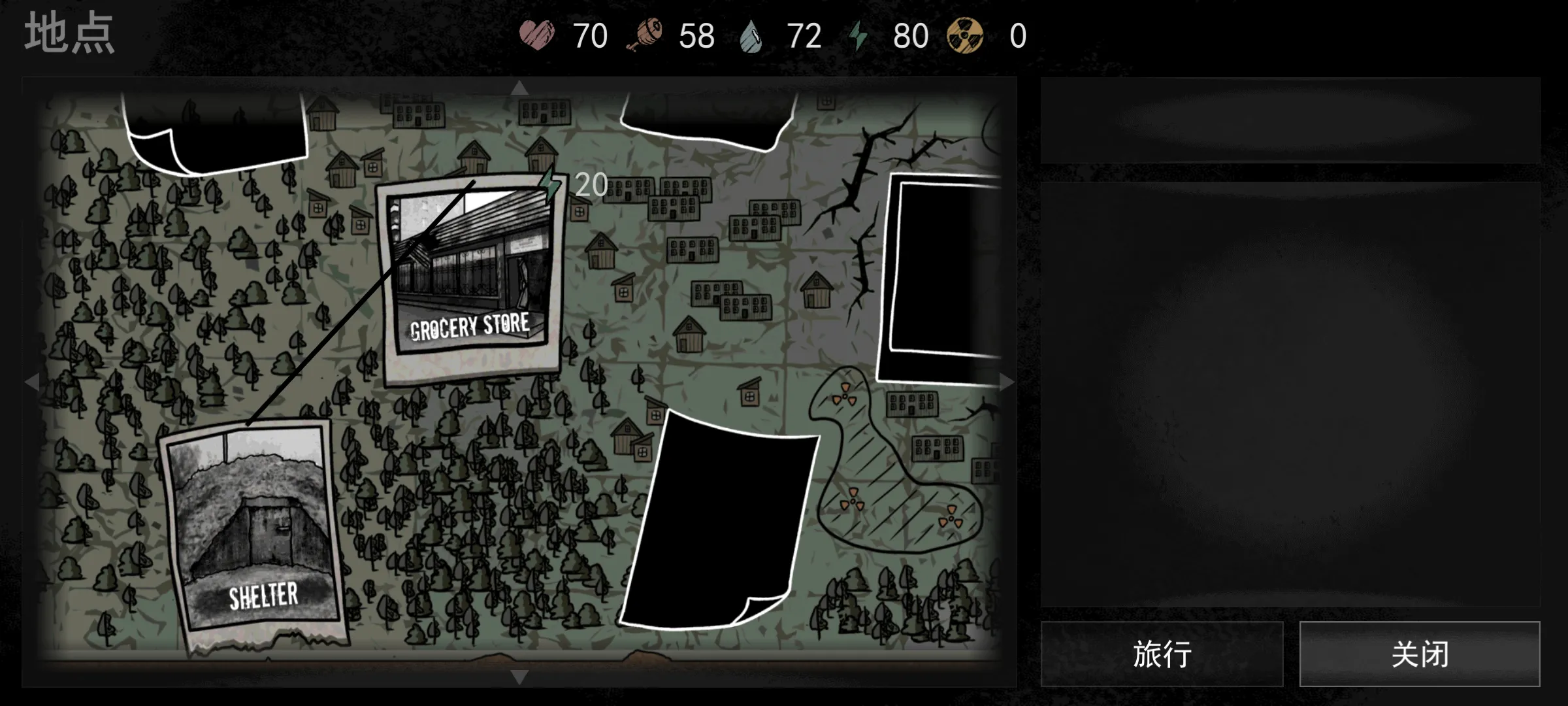
Task: Click the downward map scroll arrow
Action: (519, 677)
